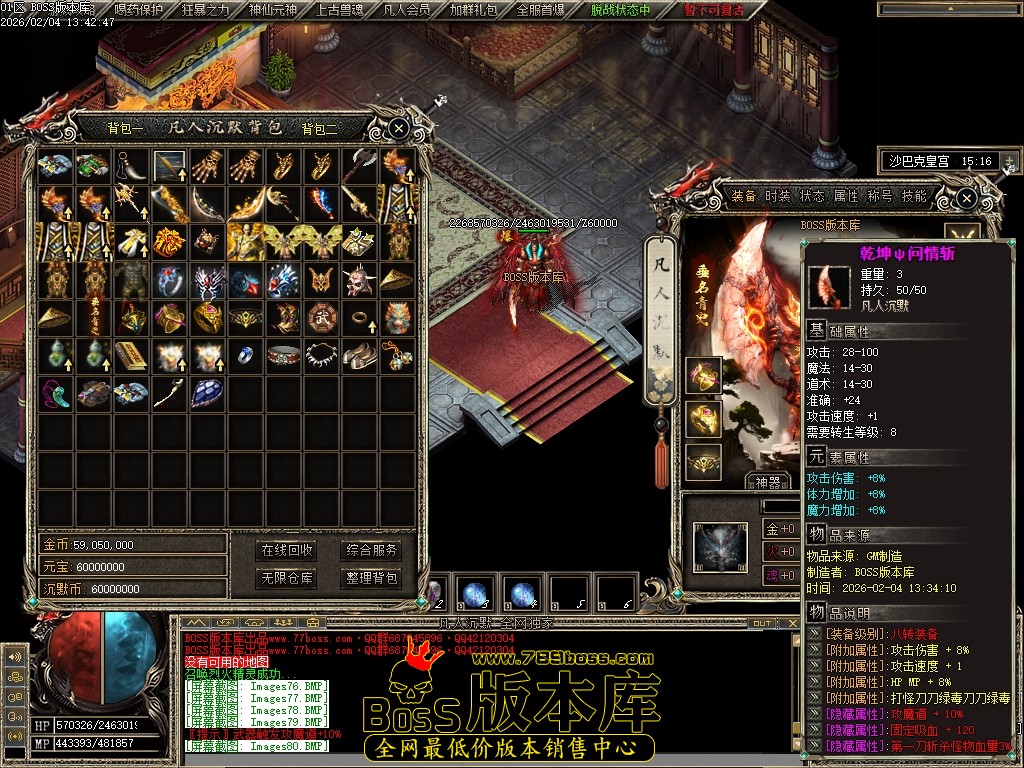Open the 无限仓库 unlimited warehouse

point(287,578)
